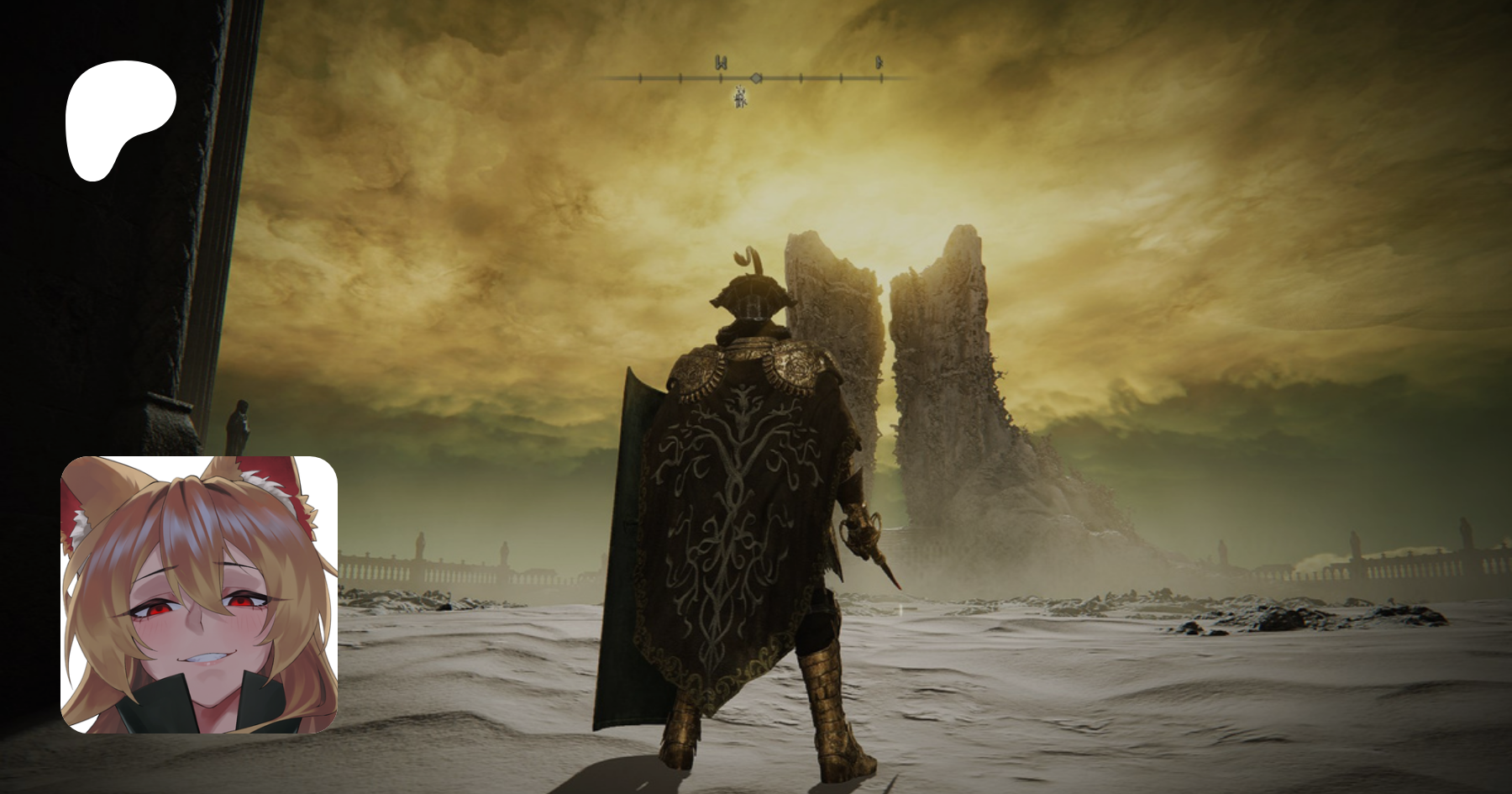Open the fox-eared anime creator avatar
Screen dimensions: 1512x794
[x=199, y=595]
